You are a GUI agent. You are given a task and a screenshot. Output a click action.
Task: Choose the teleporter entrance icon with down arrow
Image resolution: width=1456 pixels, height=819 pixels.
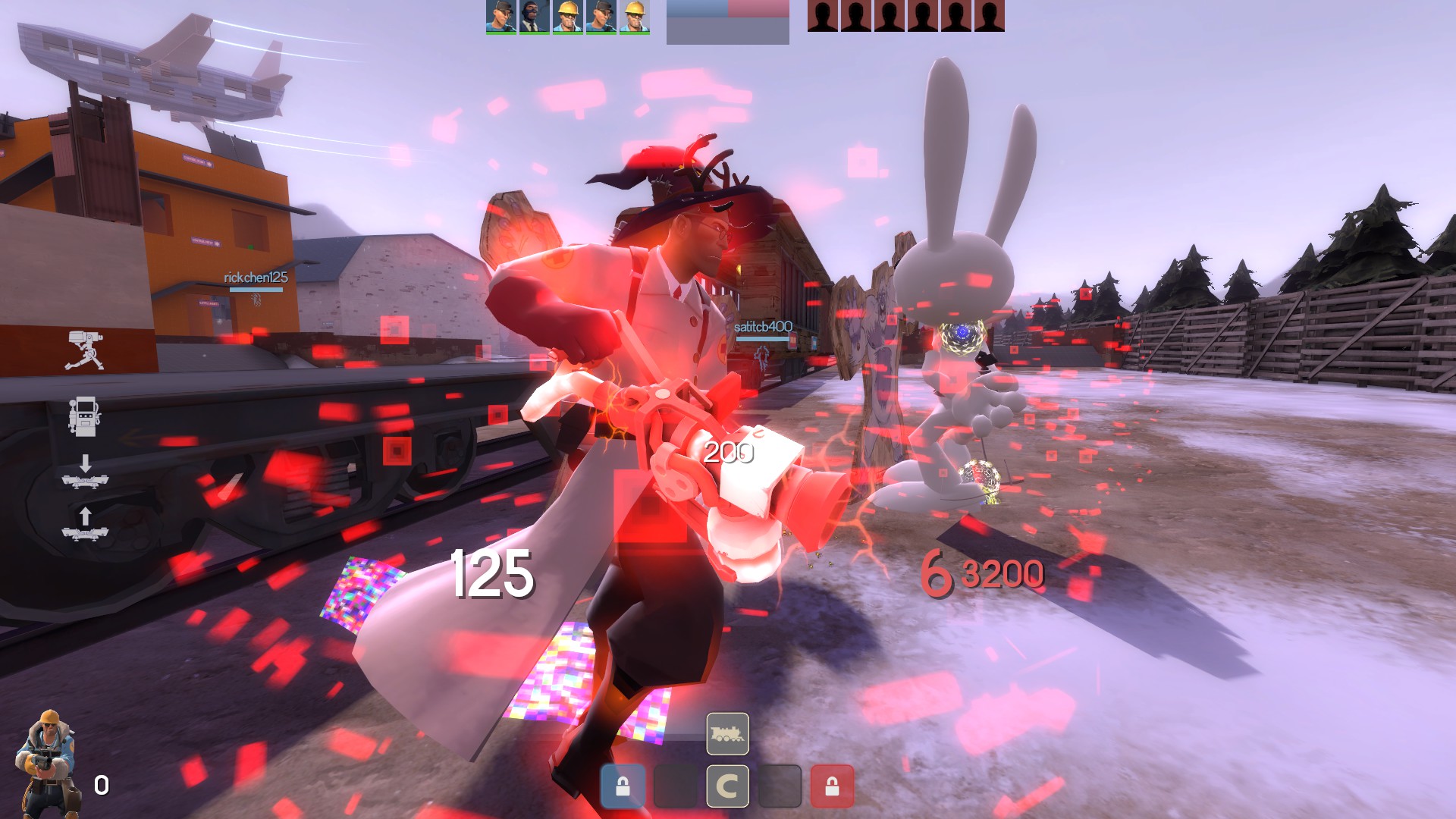point(85,472)
